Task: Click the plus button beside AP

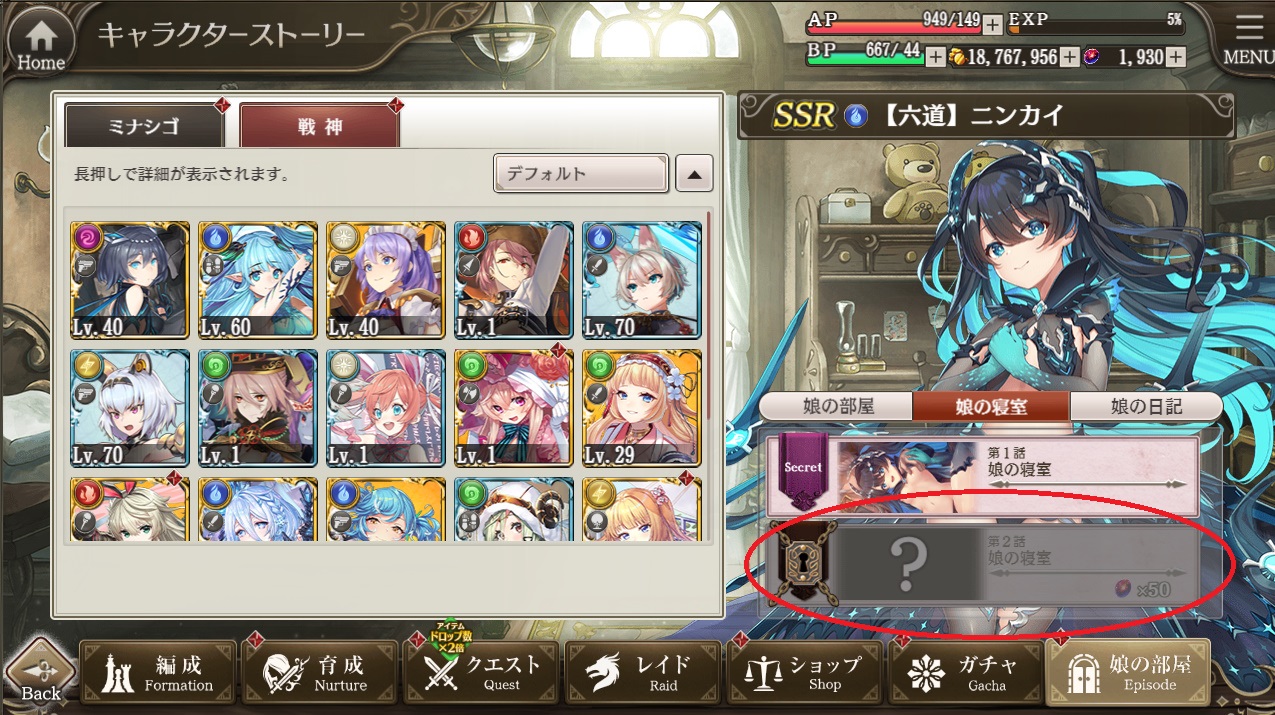Action: pyautogui.click(x=992, y=24)
